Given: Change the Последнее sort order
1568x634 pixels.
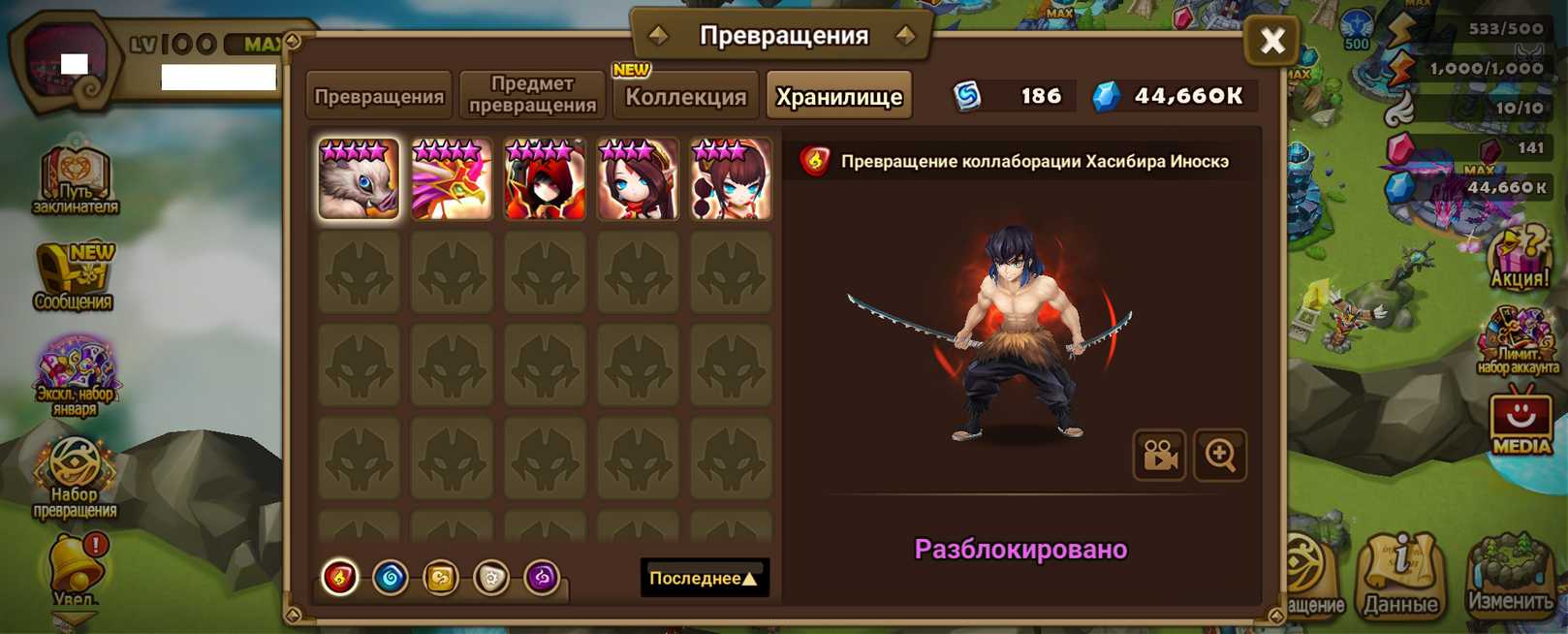Looking at the screenshot, I should (x=704, y=578).
